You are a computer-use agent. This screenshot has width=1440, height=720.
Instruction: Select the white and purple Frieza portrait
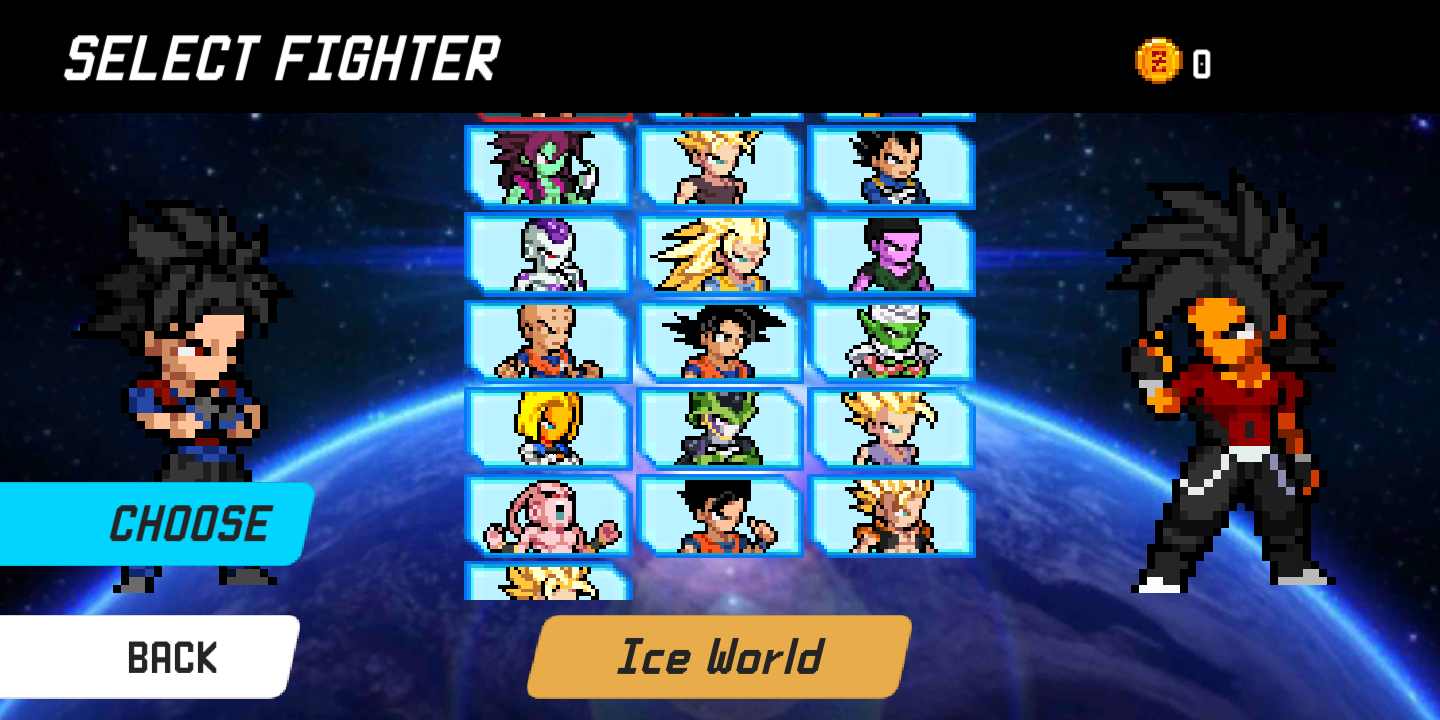[x=547, y=254]
